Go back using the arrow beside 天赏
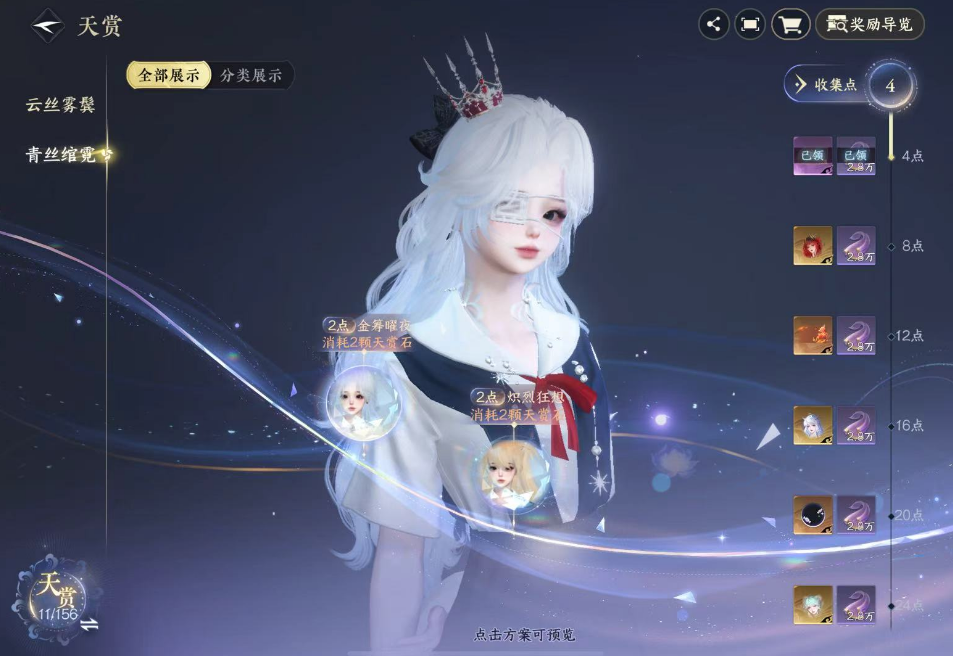This screenshot has width=953, height=656. click(x=47, y=26)
